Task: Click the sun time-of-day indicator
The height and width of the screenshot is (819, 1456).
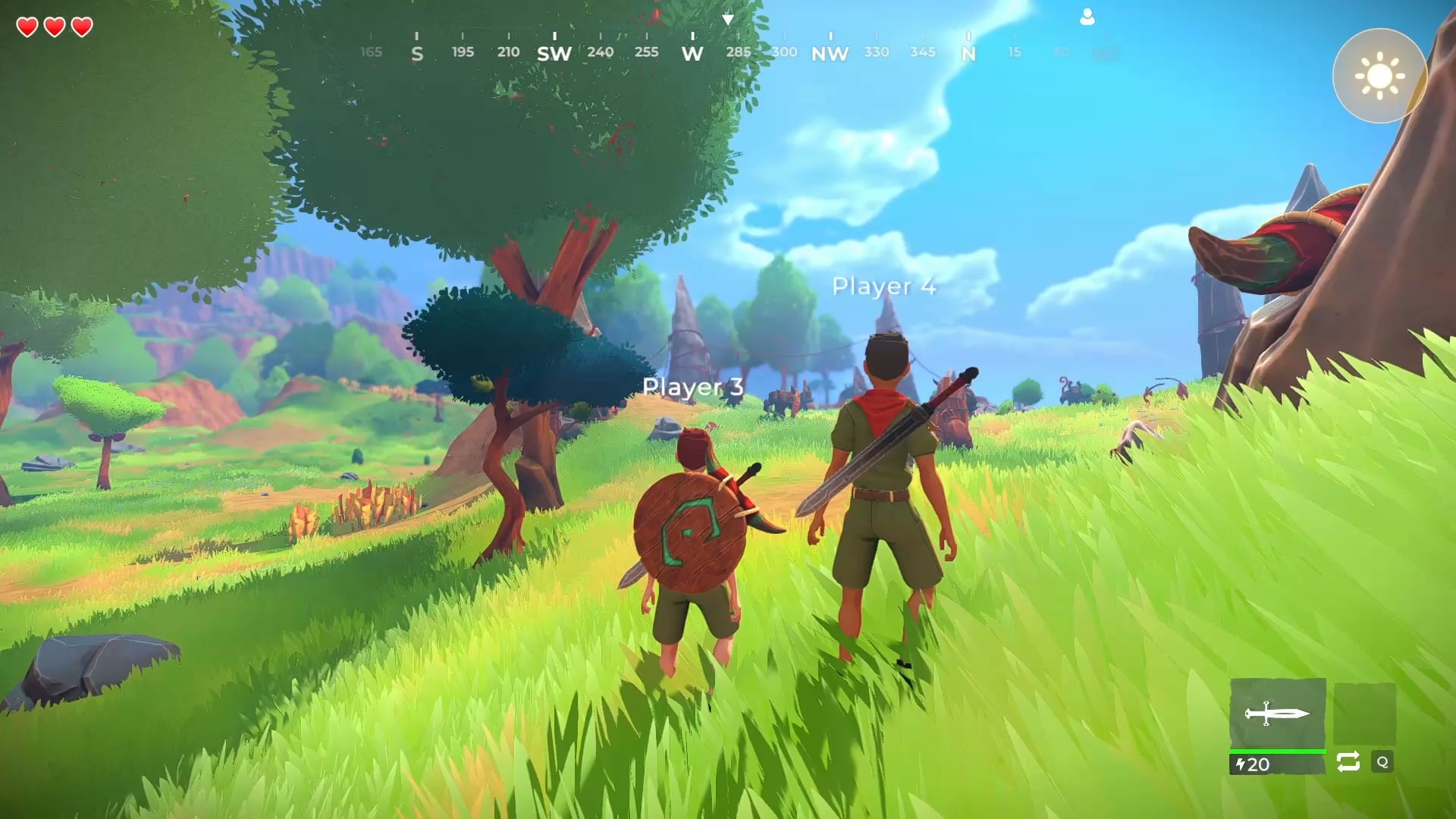Action: click(1379, 76)
